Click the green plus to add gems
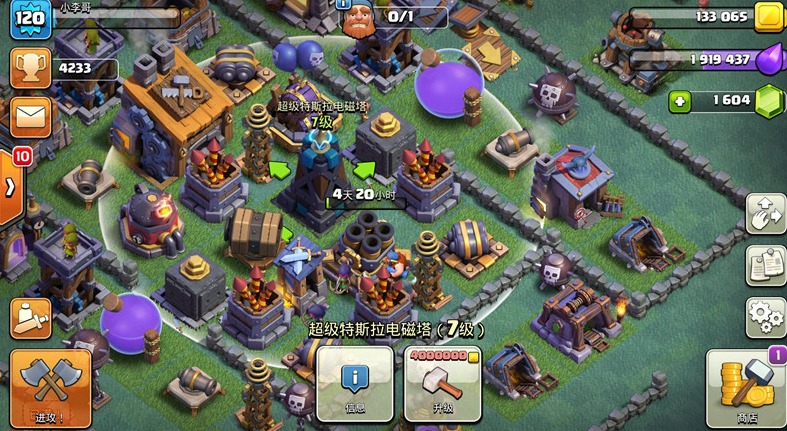Image resolution: width=787 pixels, height=431 pixels. pos(680,101)
